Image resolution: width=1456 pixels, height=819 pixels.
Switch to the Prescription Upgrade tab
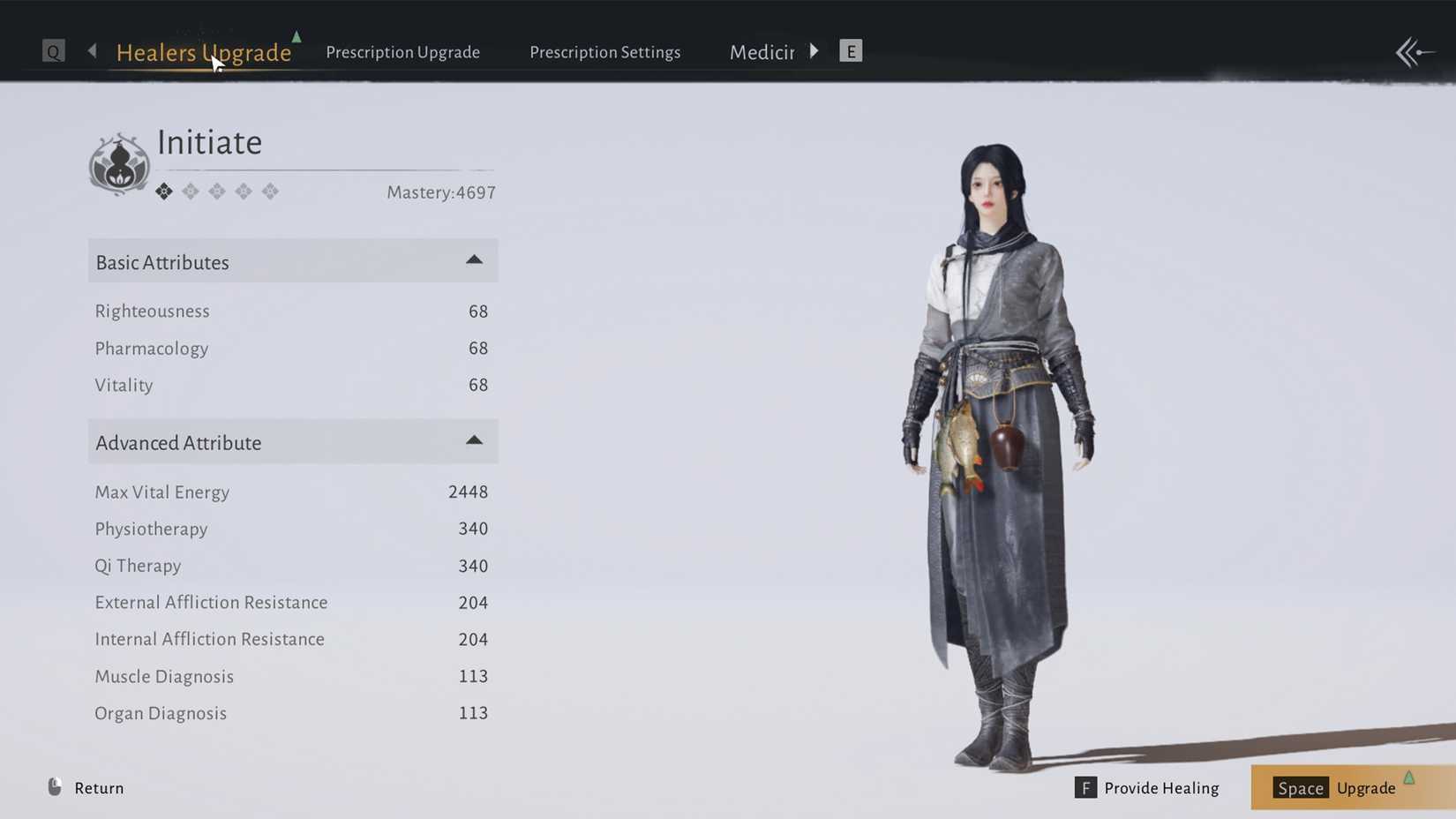pos(402,51)
